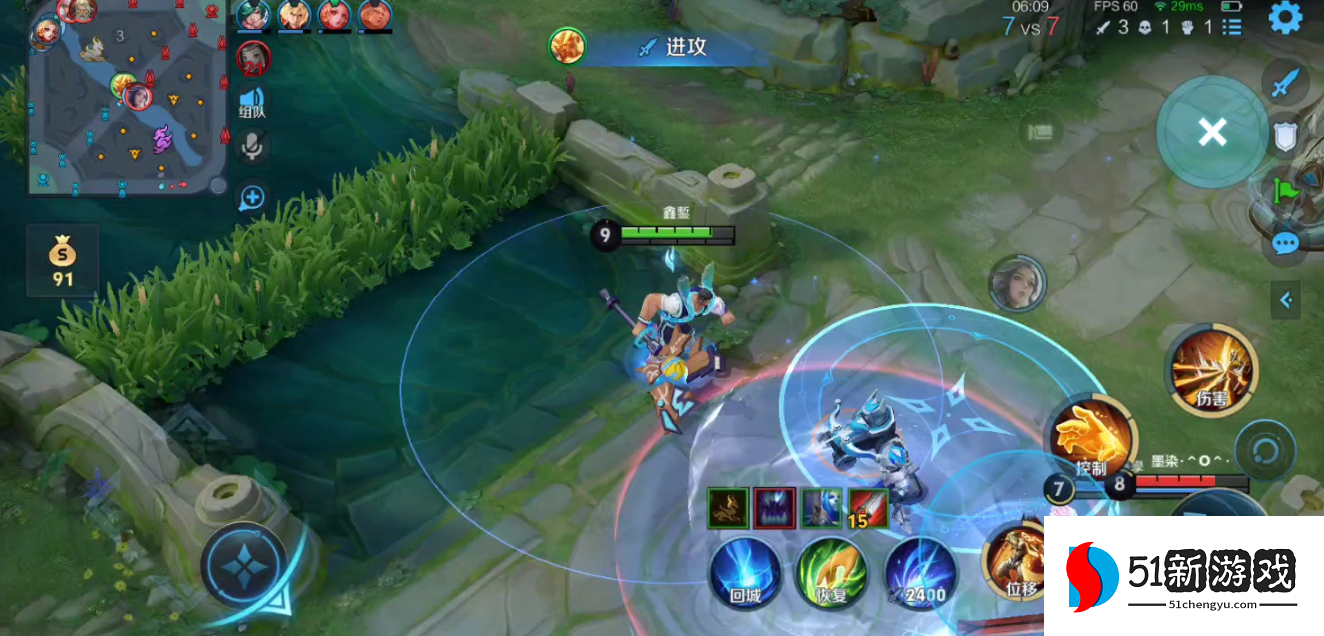Target the enemy hero portrait near the skills
The width and height of the screenshot is (1324, 636).
point(1018,283)
